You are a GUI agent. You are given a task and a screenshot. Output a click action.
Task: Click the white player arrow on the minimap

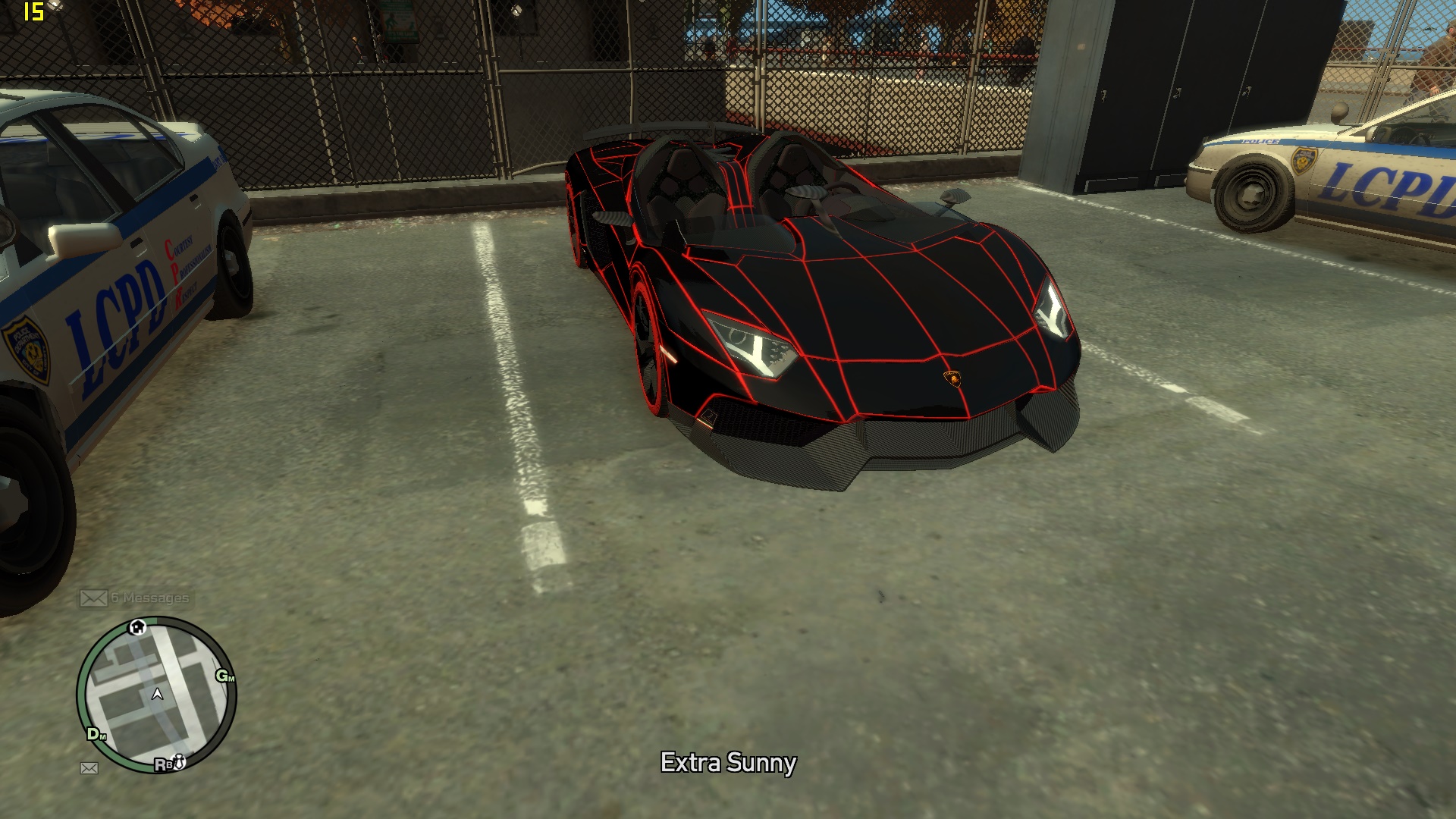point(158,694)
